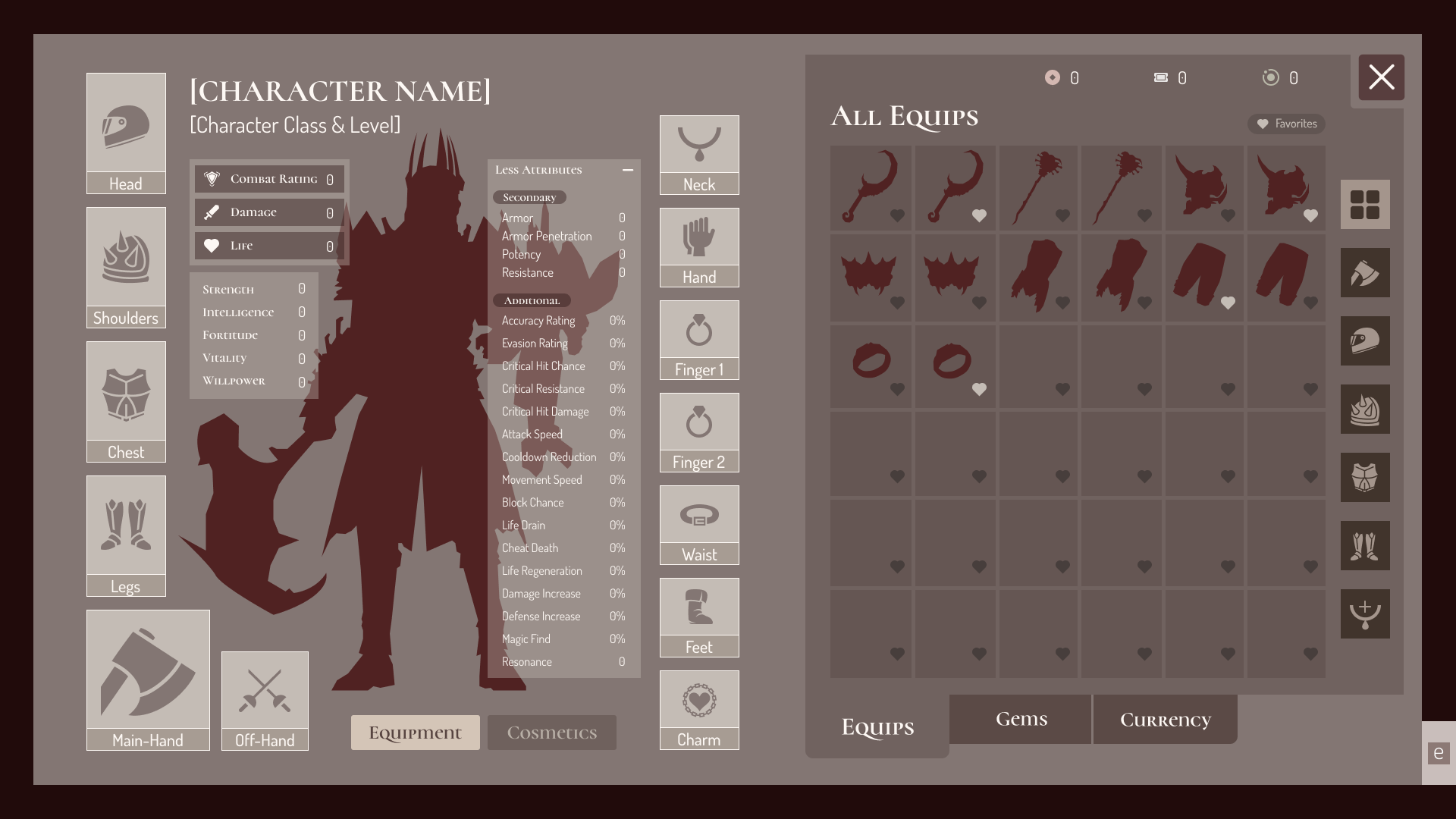The height and width of the screenshot is (819, 1456).
Task: Filter inventory by weapon axe category
Action: pyautogui.click(x=1365, y=273)
